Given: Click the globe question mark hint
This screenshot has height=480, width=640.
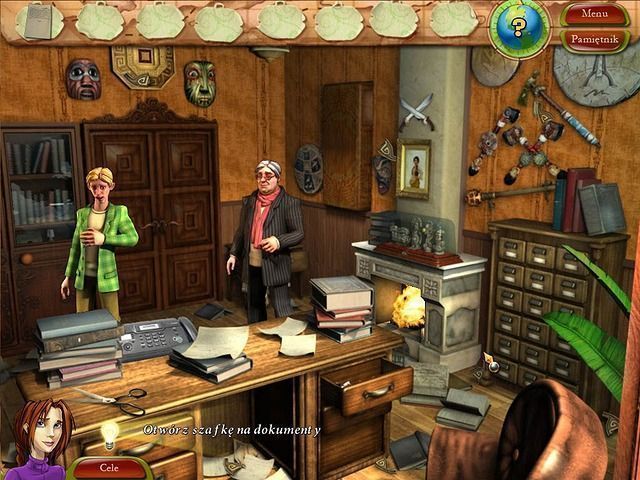Looking at the screenshot, I should pos(520,22).
